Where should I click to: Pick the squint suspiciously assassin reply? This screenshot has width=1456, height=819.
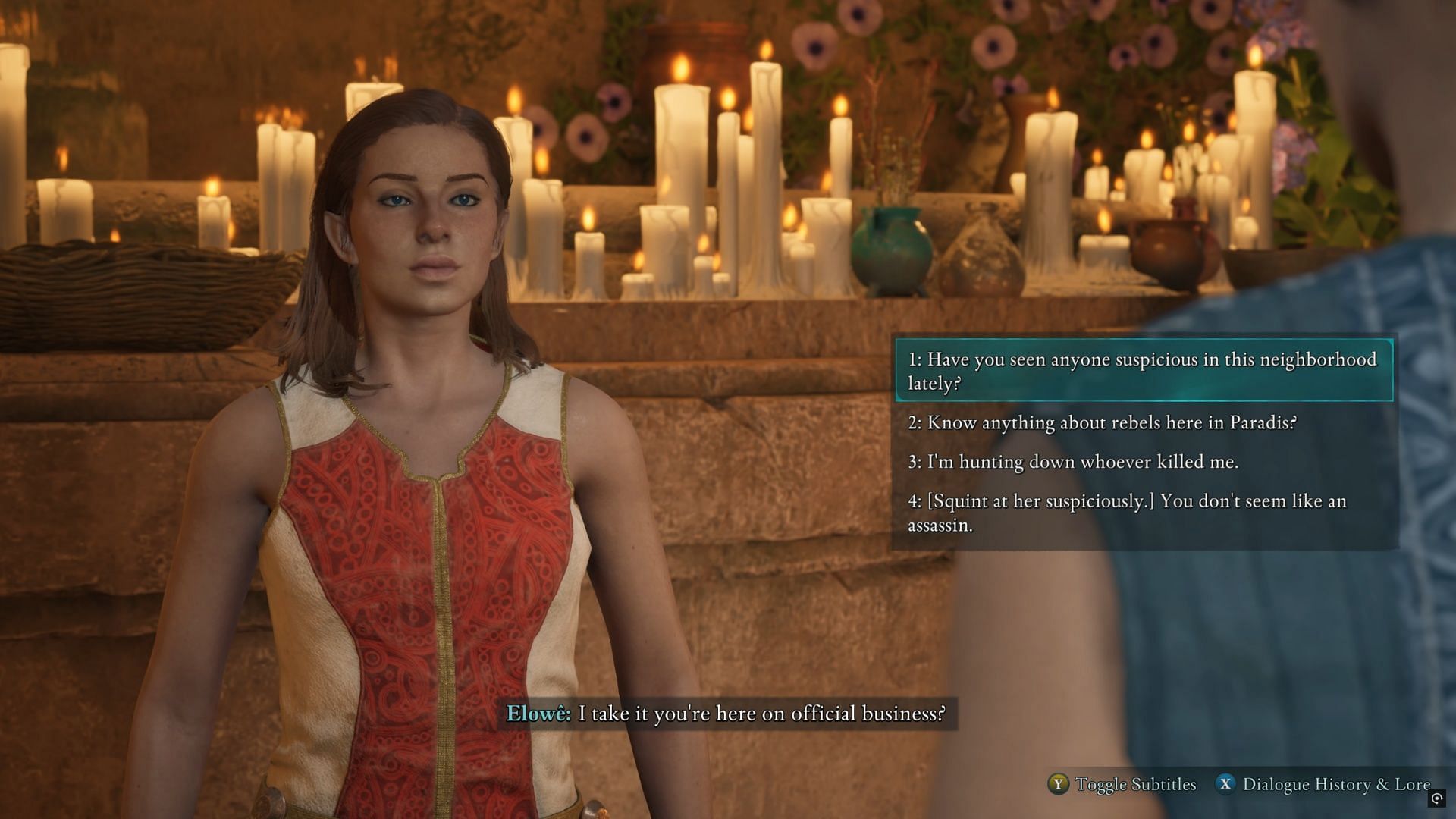pos(1127,513)
